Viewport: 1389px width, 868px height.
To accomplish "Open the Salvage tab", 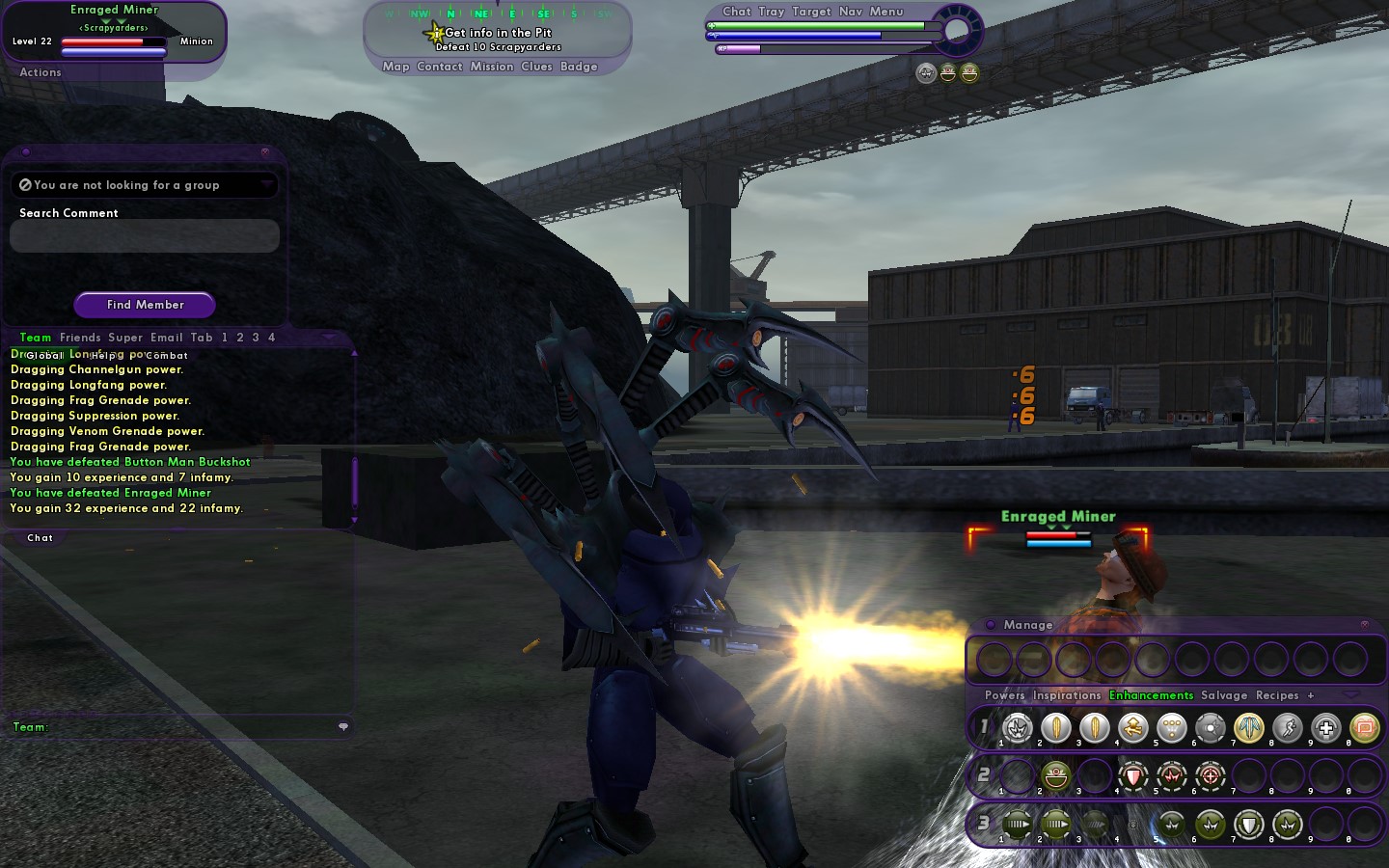I will point(1224,695).
